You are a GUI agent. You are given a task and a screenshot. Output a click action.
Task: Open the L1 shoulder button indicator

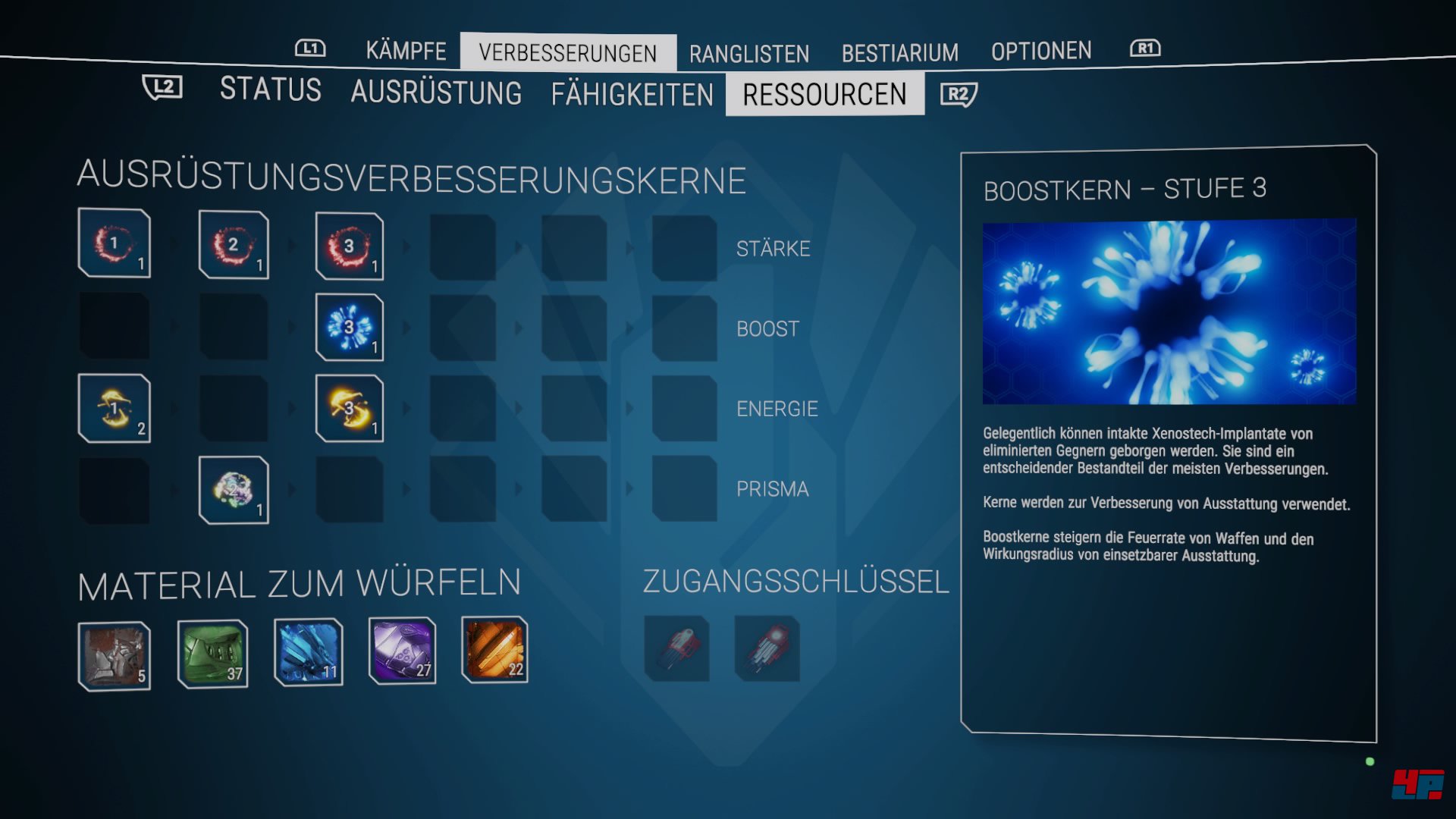310,49
